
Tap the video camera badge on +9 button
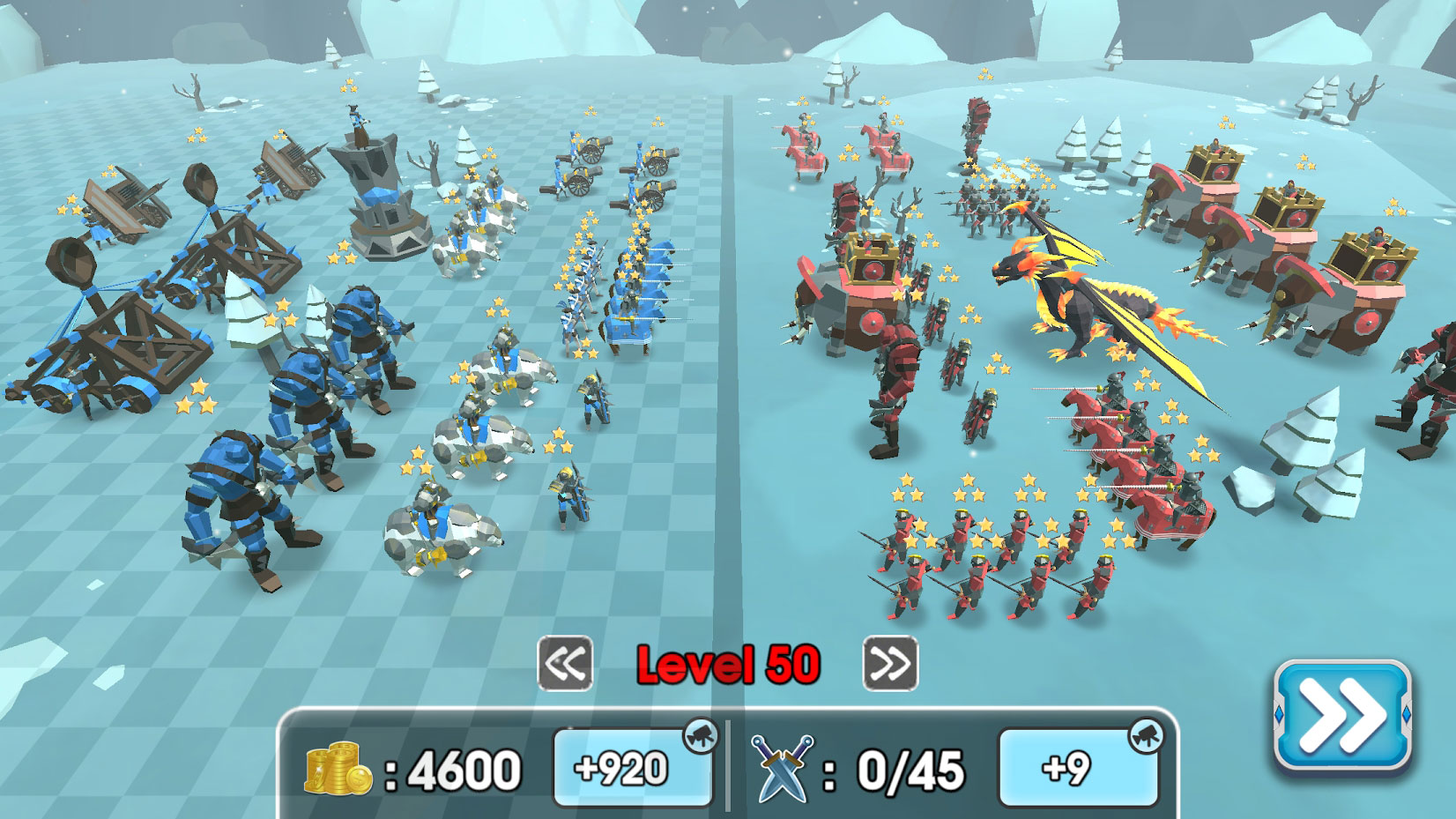point(1148,734)
